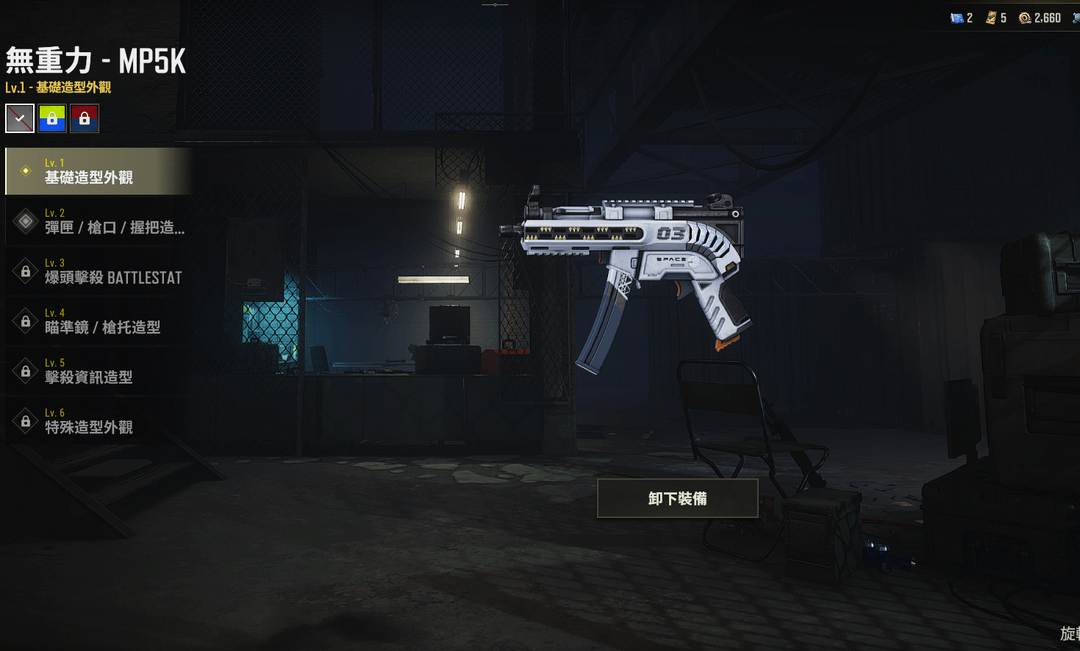The height and width of the screenshot is (651, 1080).
Task: Open the Lv. 5 擊殺資訊造型 entry
Action: (97, 371)
